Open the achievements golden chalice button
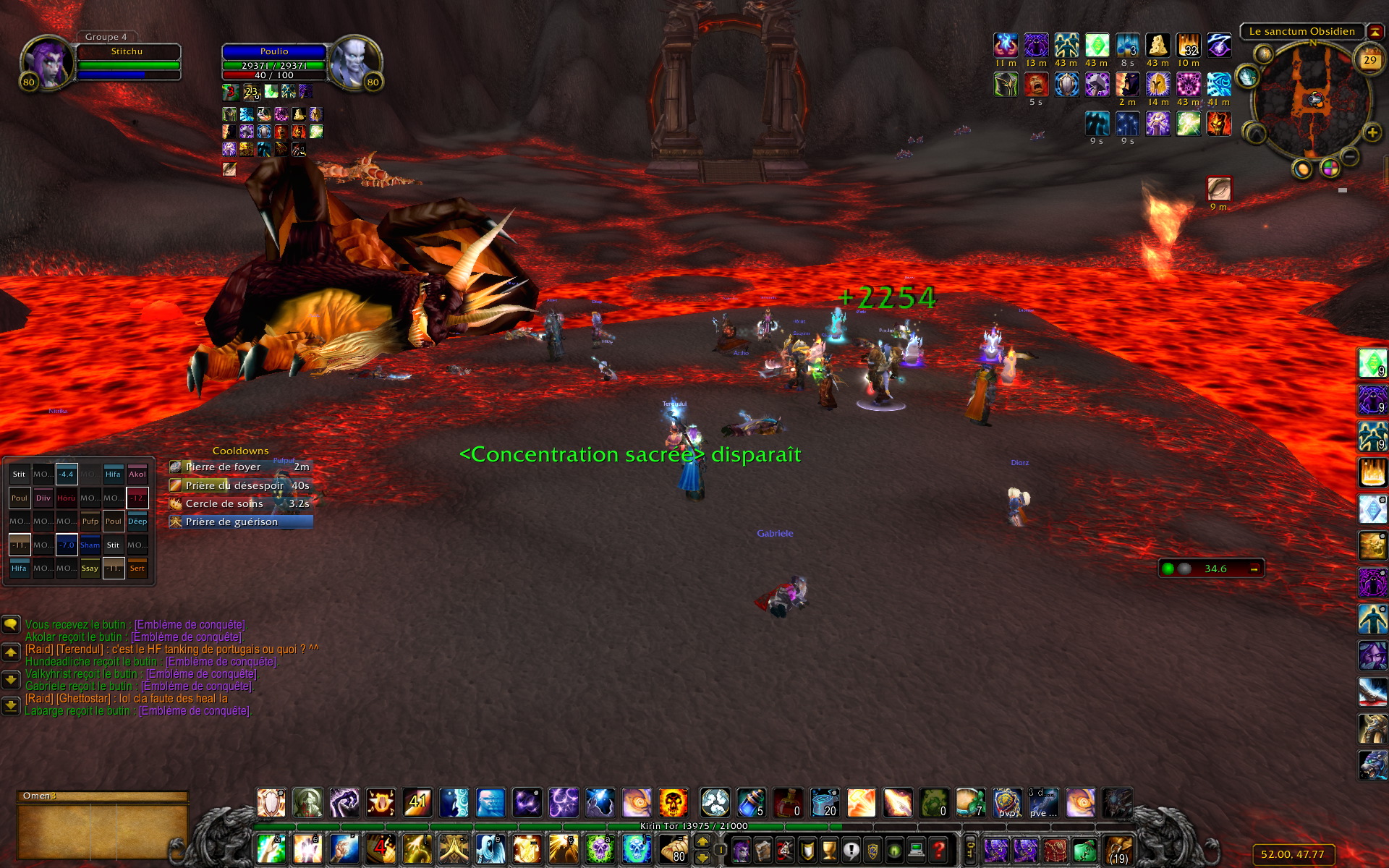Screen dimensions: 1389x868 tap(830, 850)
